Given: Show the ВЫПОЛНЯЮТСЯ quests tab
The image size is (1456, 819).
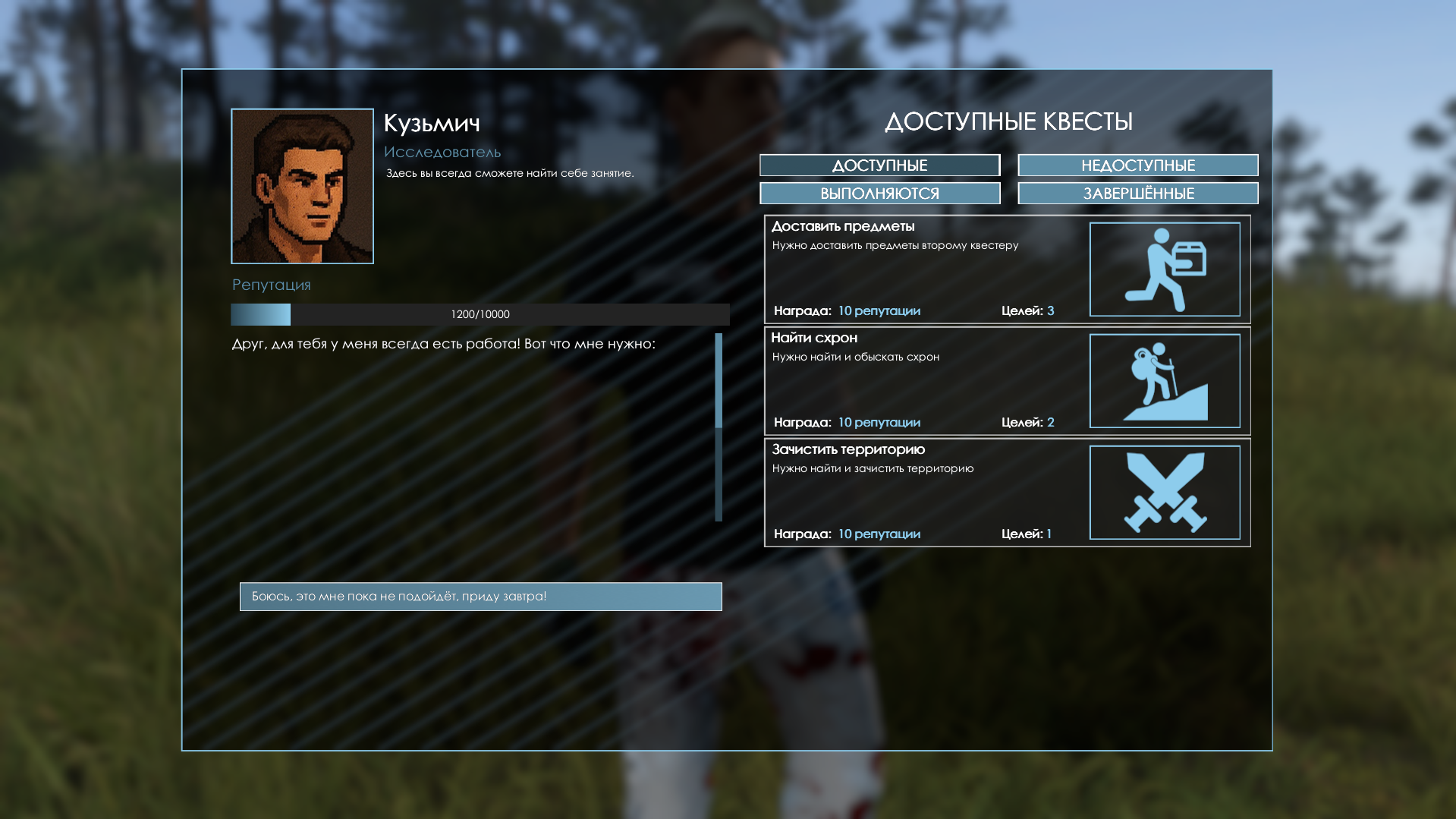Looking at the screenshot, I should 879,194.
